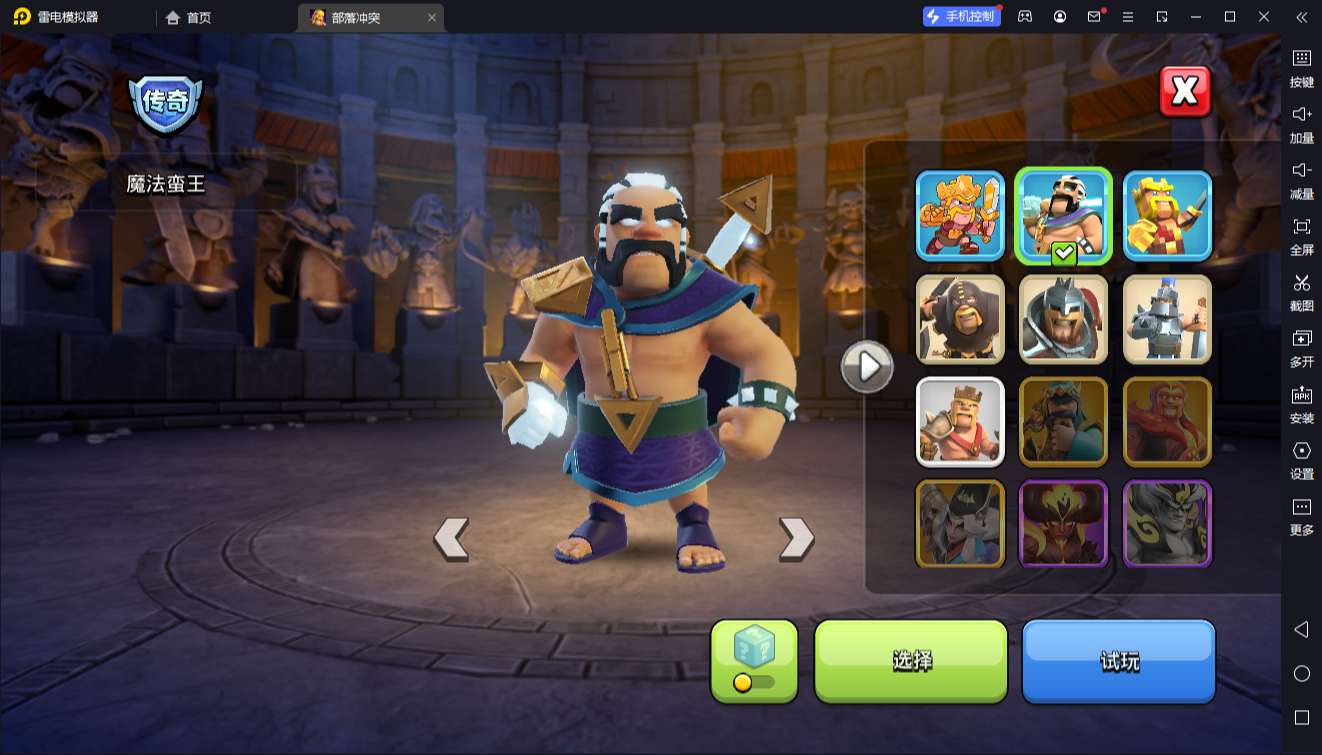Pick the black-hooded executioner king skin
Image resolution: width=1322 pixels, height=755 pixels.
(960, 319)
